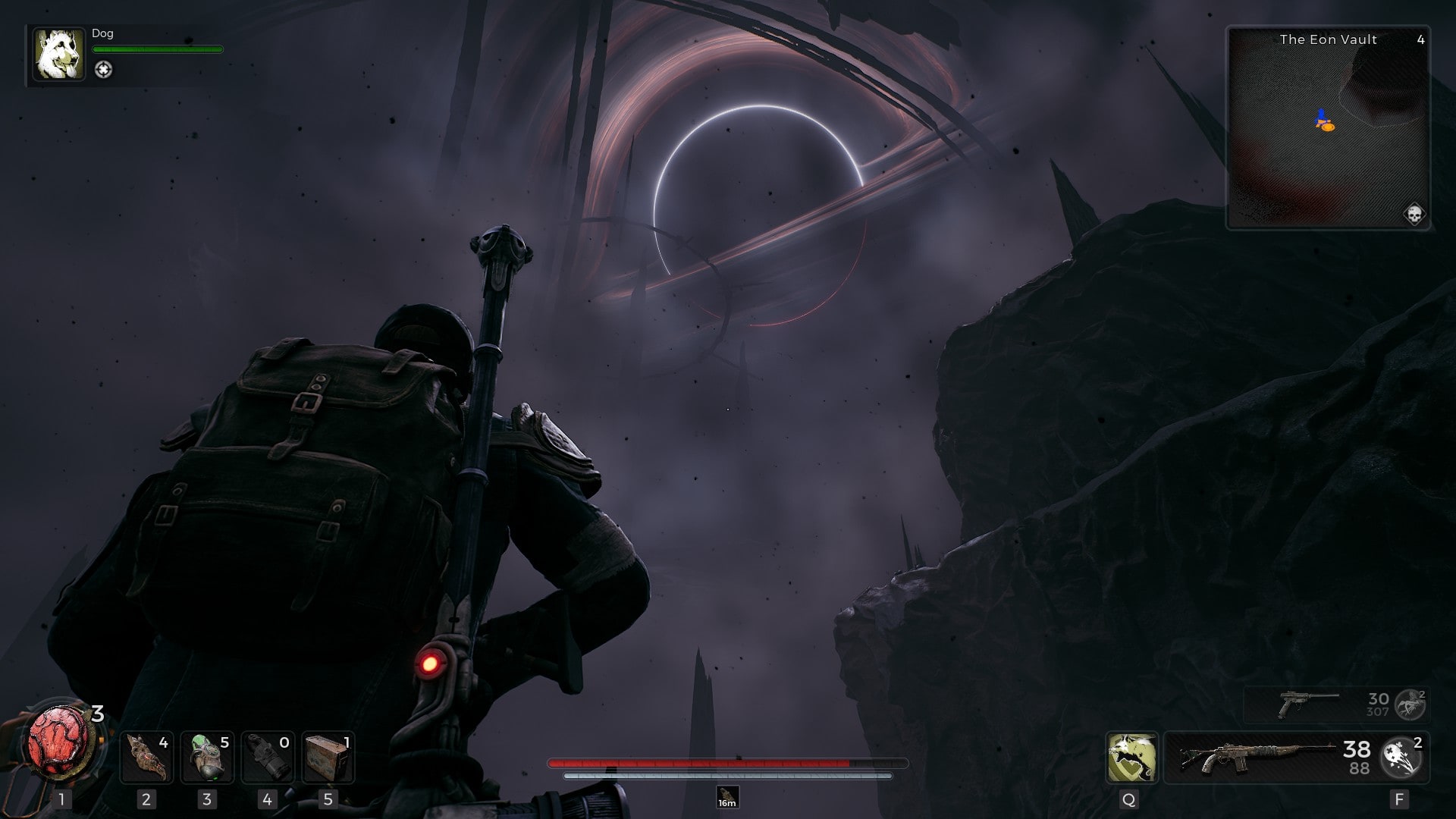1456x819 pixels.
Task: Use the green gas mask canister item
Action: point(207,757)
